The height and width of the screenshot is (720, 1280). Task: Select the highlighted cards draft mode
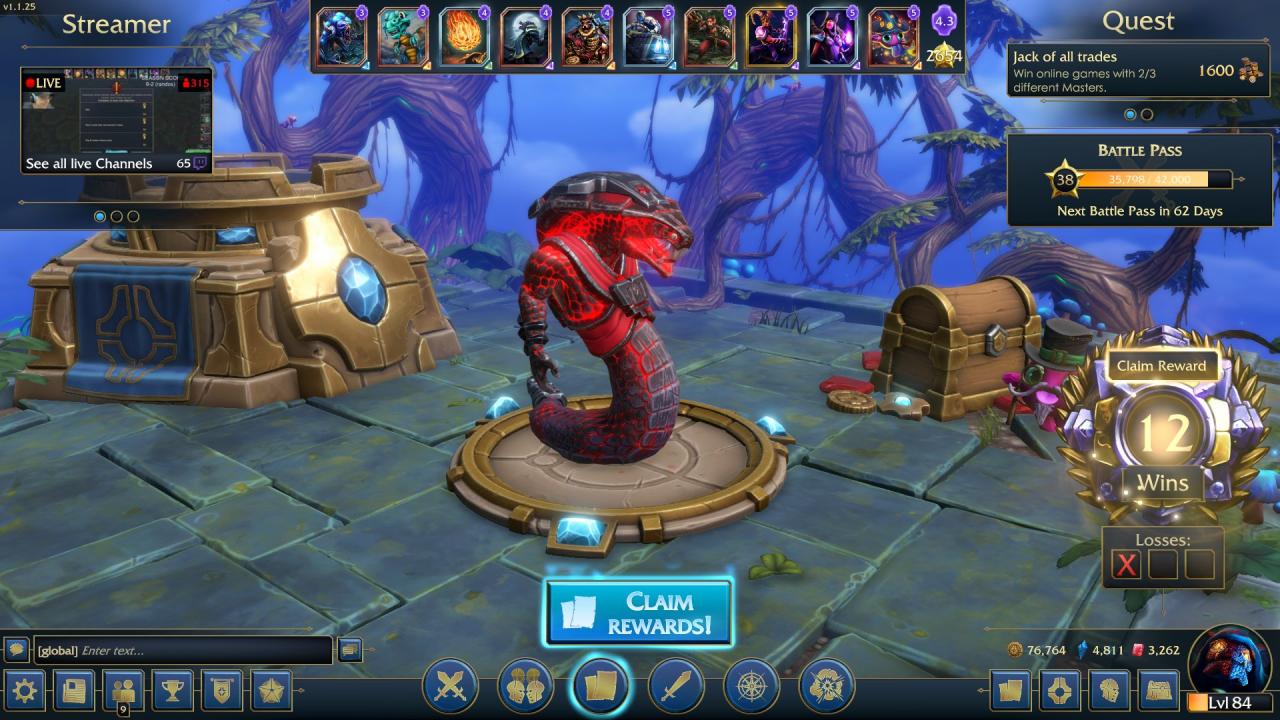(x=601, y=686)
